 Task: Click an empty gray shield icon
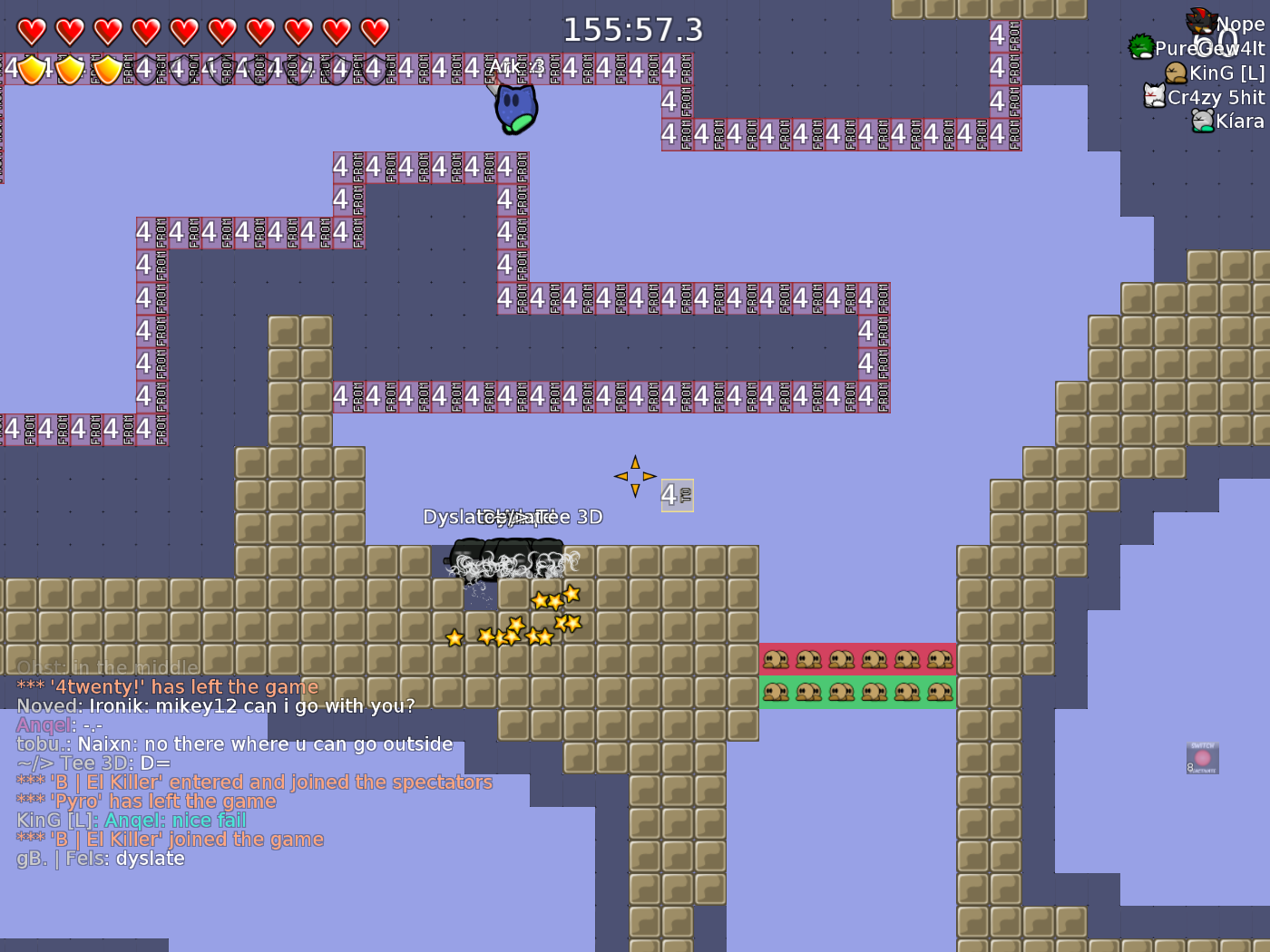point(218,69)
